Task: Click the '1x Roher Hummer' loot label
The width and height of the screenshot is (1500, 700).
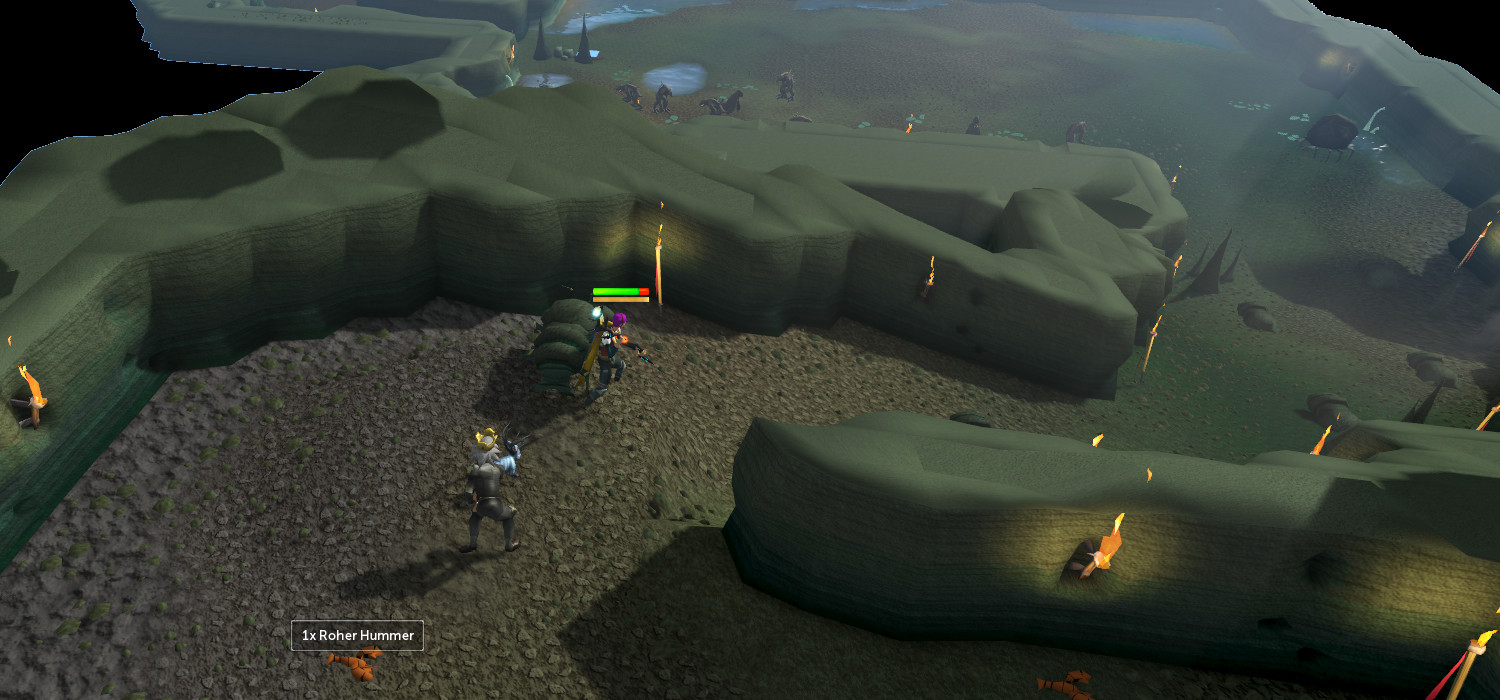Action: point(357,635)
